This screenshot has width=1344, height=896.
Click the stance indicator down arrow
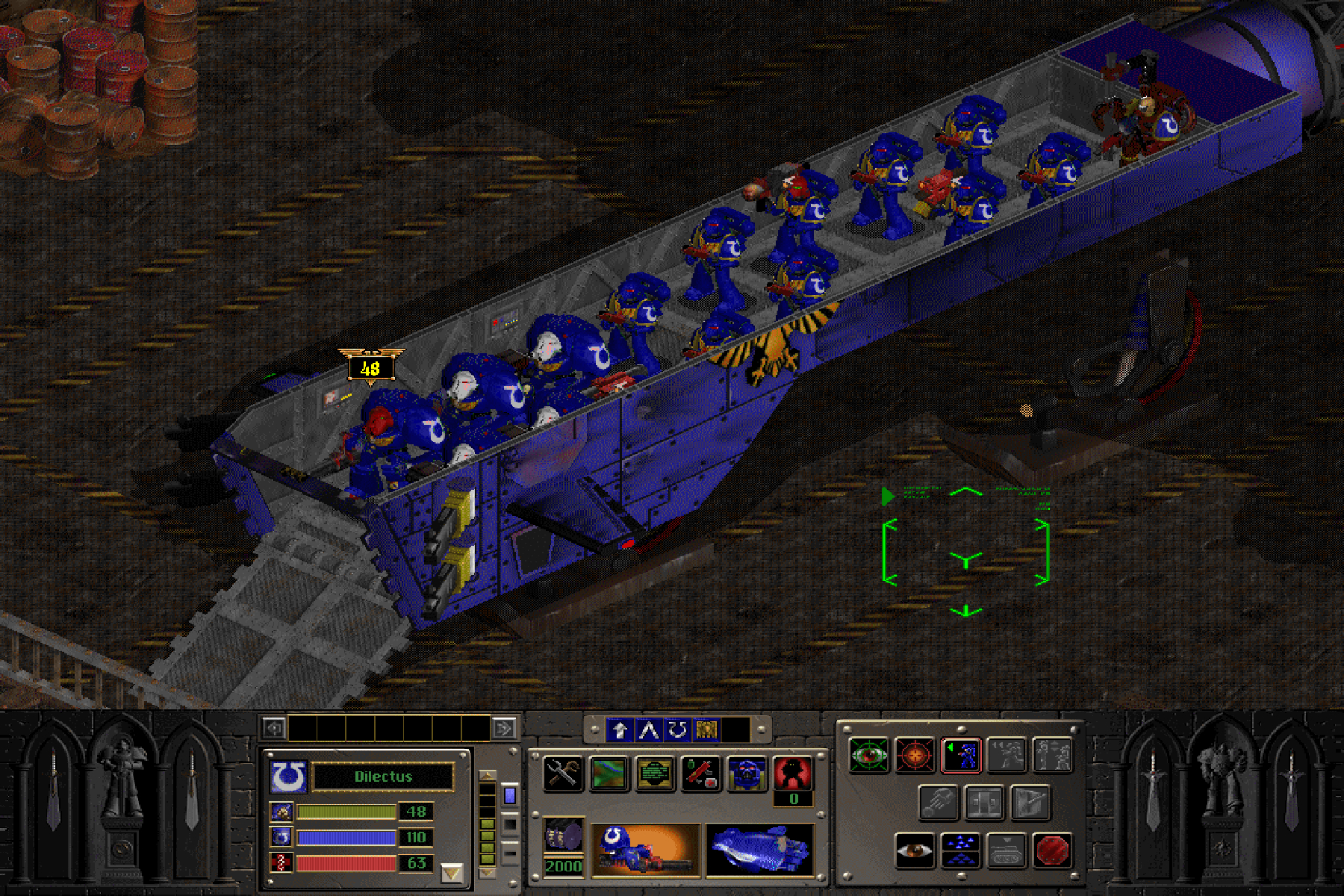coord(488,872)
